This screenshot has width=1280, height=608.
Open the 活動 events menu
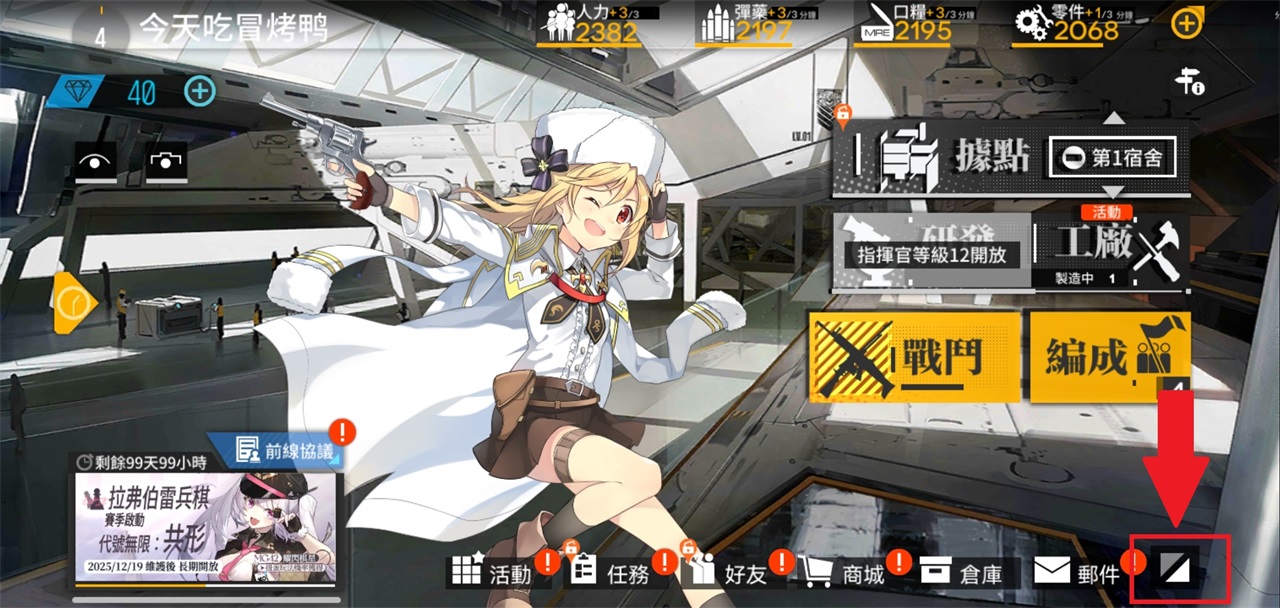tap(493, 573)
